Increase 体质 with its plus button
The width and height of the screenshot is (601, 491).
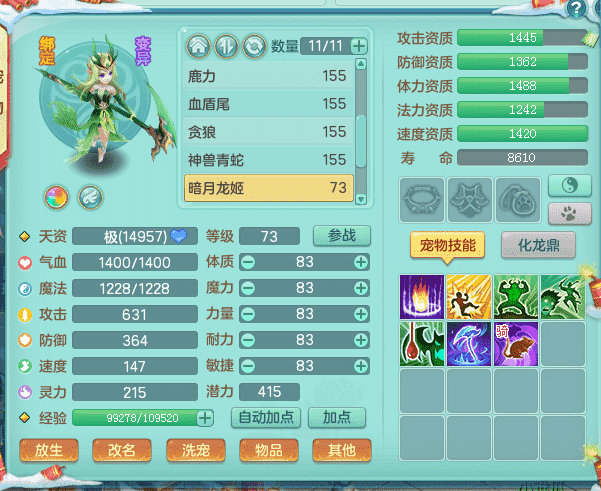coord(360,262)
